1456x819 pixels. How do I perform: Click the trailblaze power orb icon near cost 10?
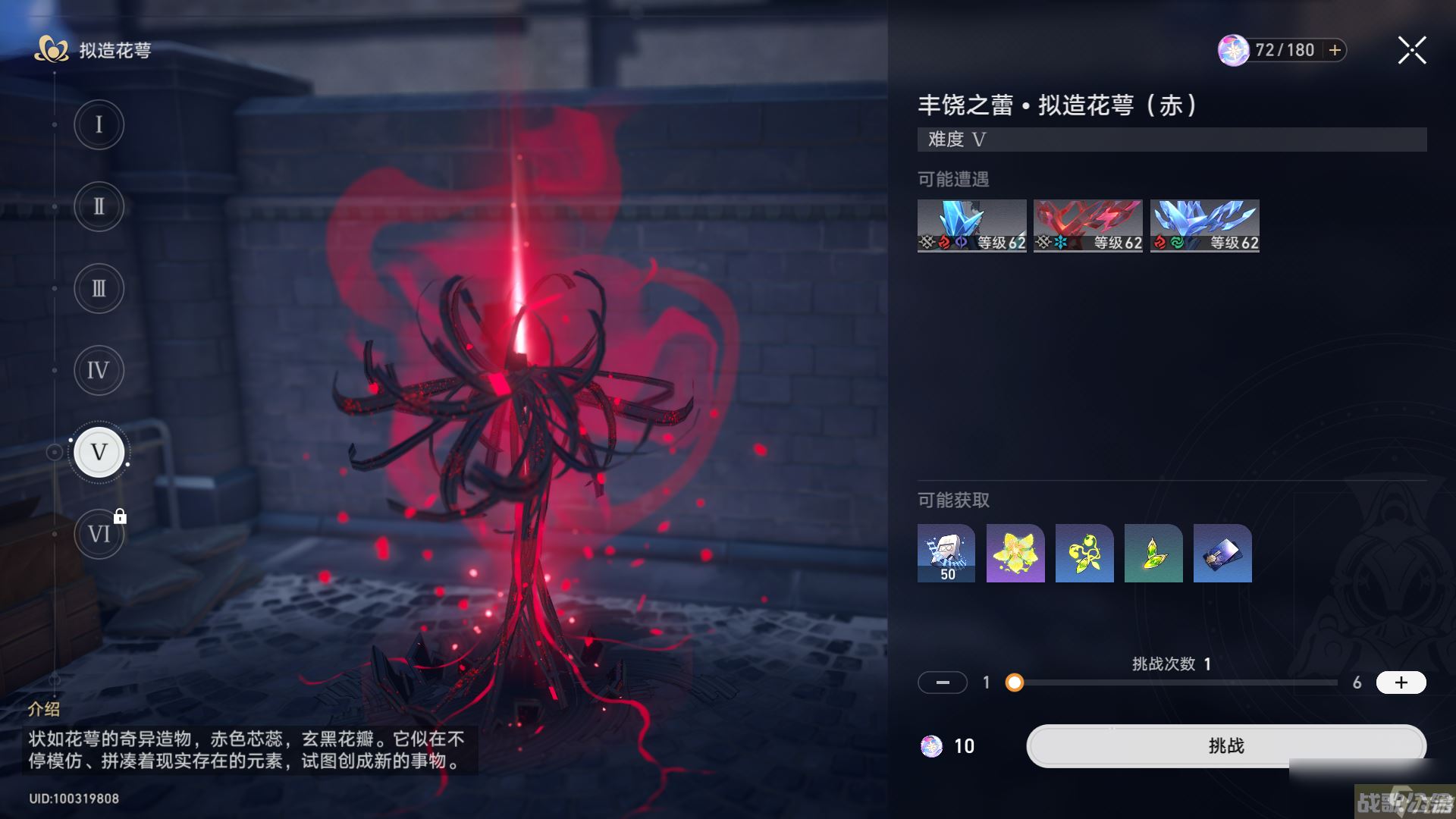[931, 746]
